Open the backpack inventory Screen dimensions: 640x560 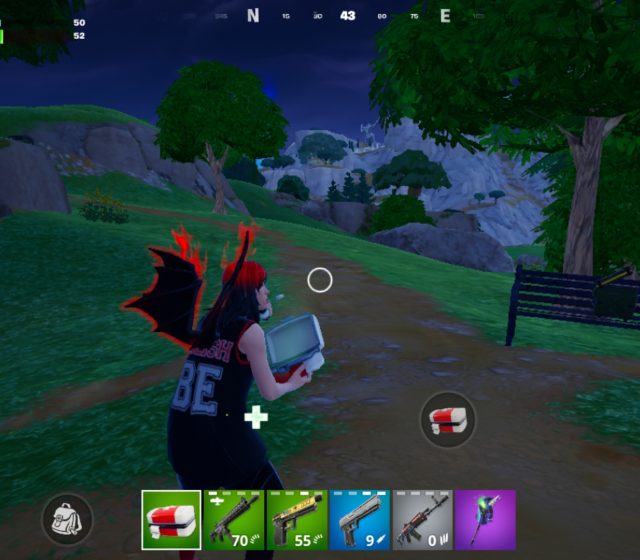(x=68, y=519)
